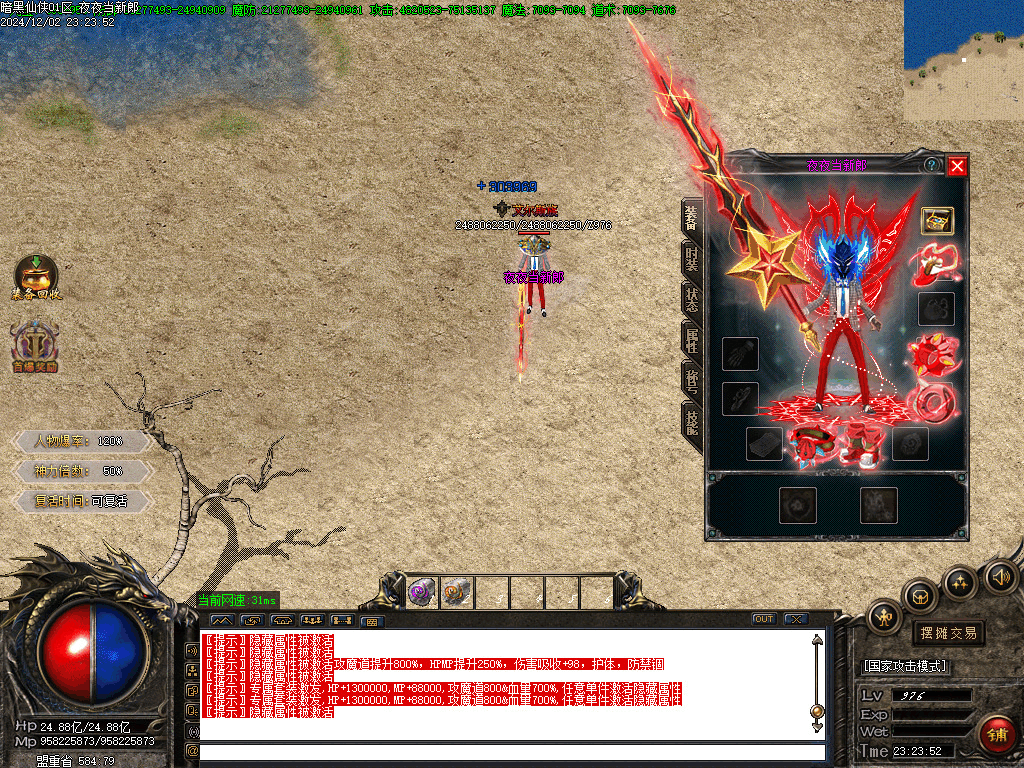Toggle the sound speaker button
Image resolution: width=1024 pixels, height=768 pixels.
click(x=1000, y=576)
